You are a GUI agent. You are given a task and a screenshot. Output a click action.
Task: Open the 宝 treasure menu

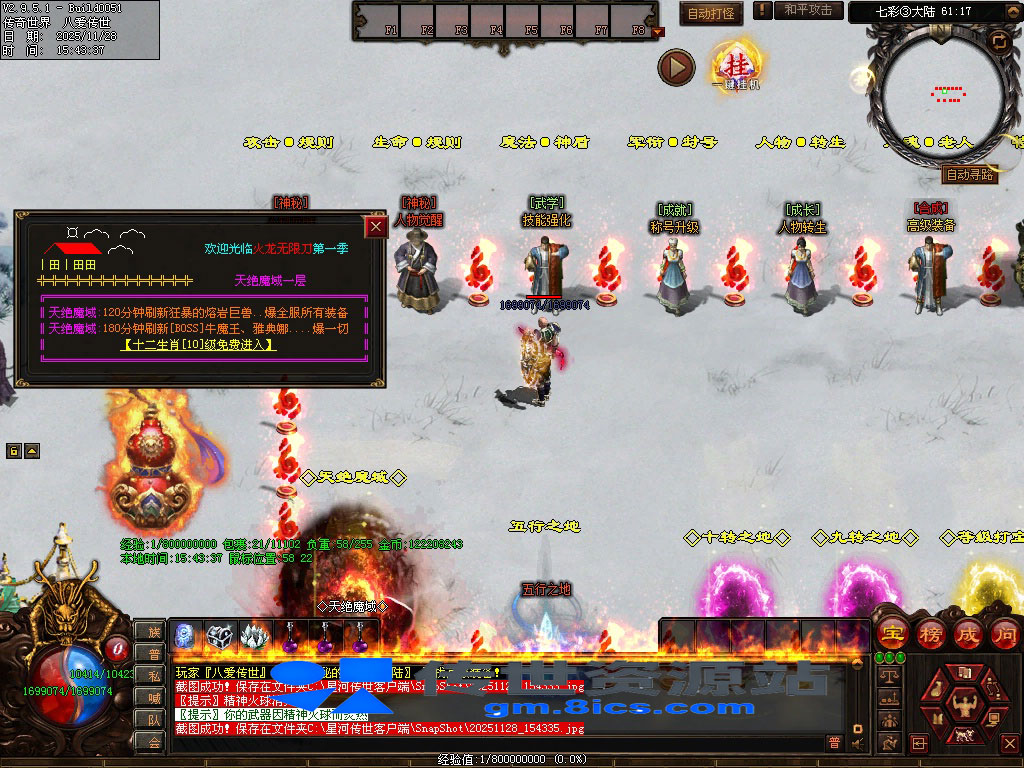pyautogui.click(x=892, y=633)
